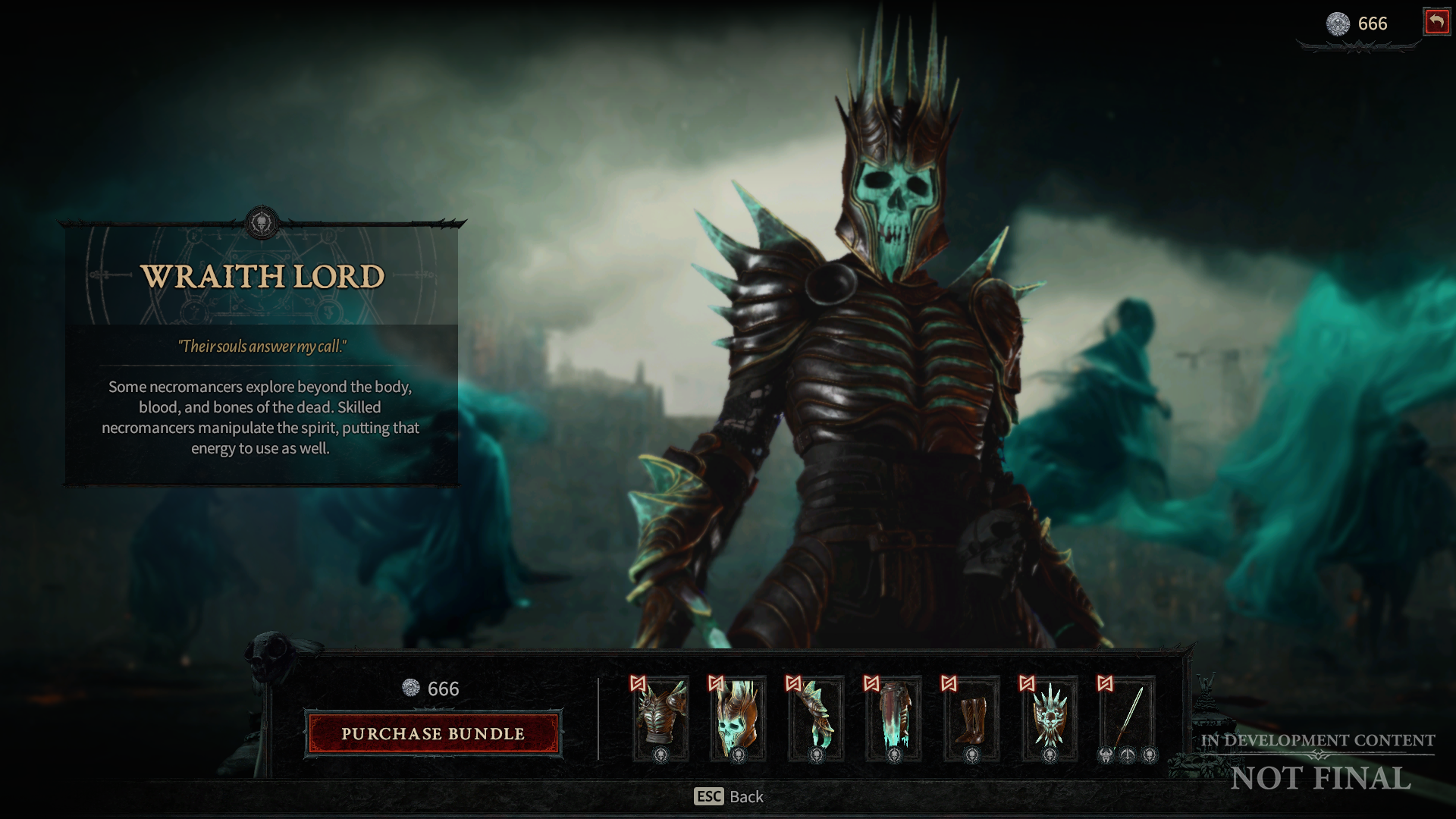Click the Wraith Lord title text
Image resolution: width=1456 pixels, height=819 pixels.
point(261,278)
